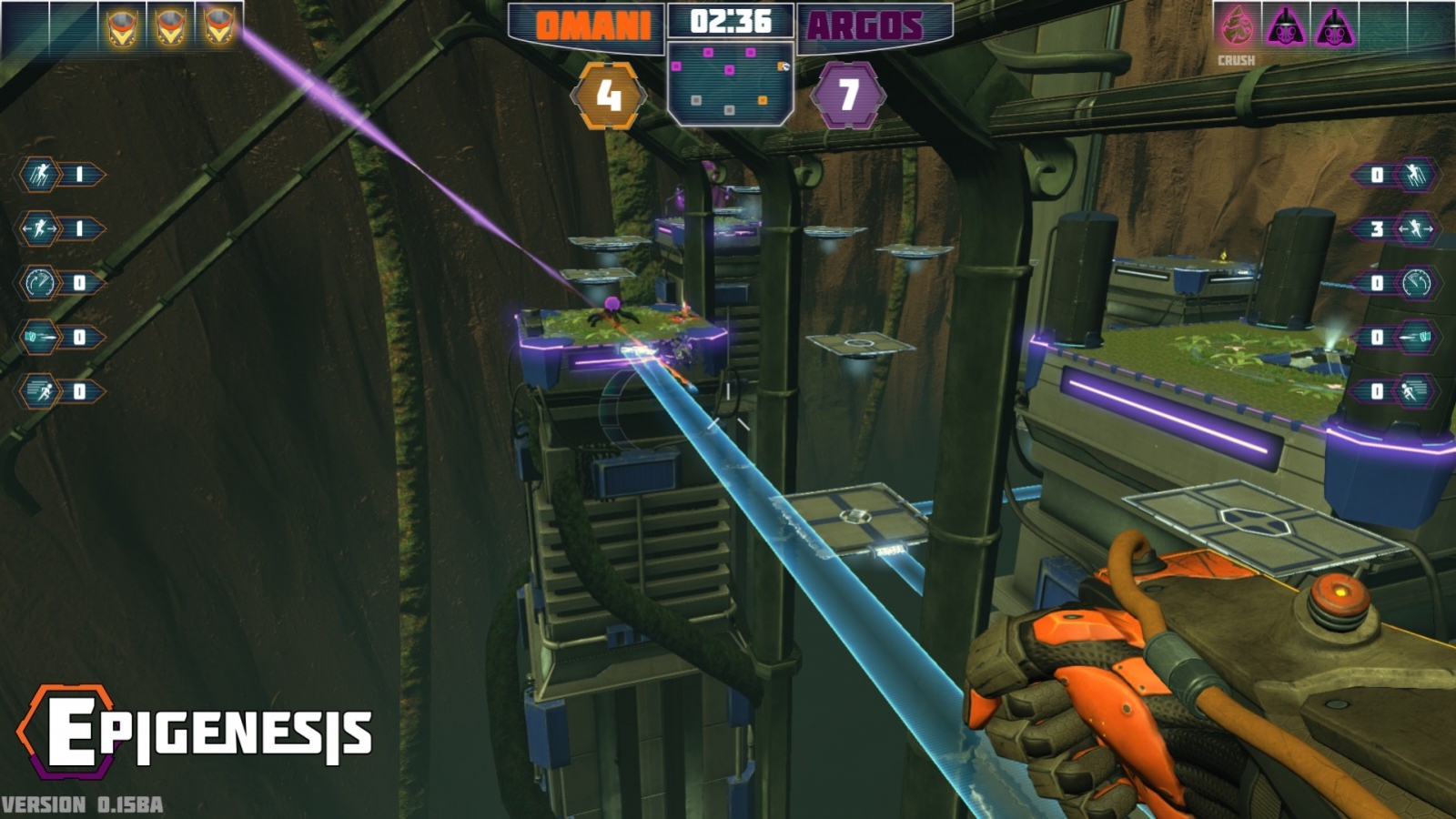Select the purple ARGOS team banner

(x=868, y=25)
